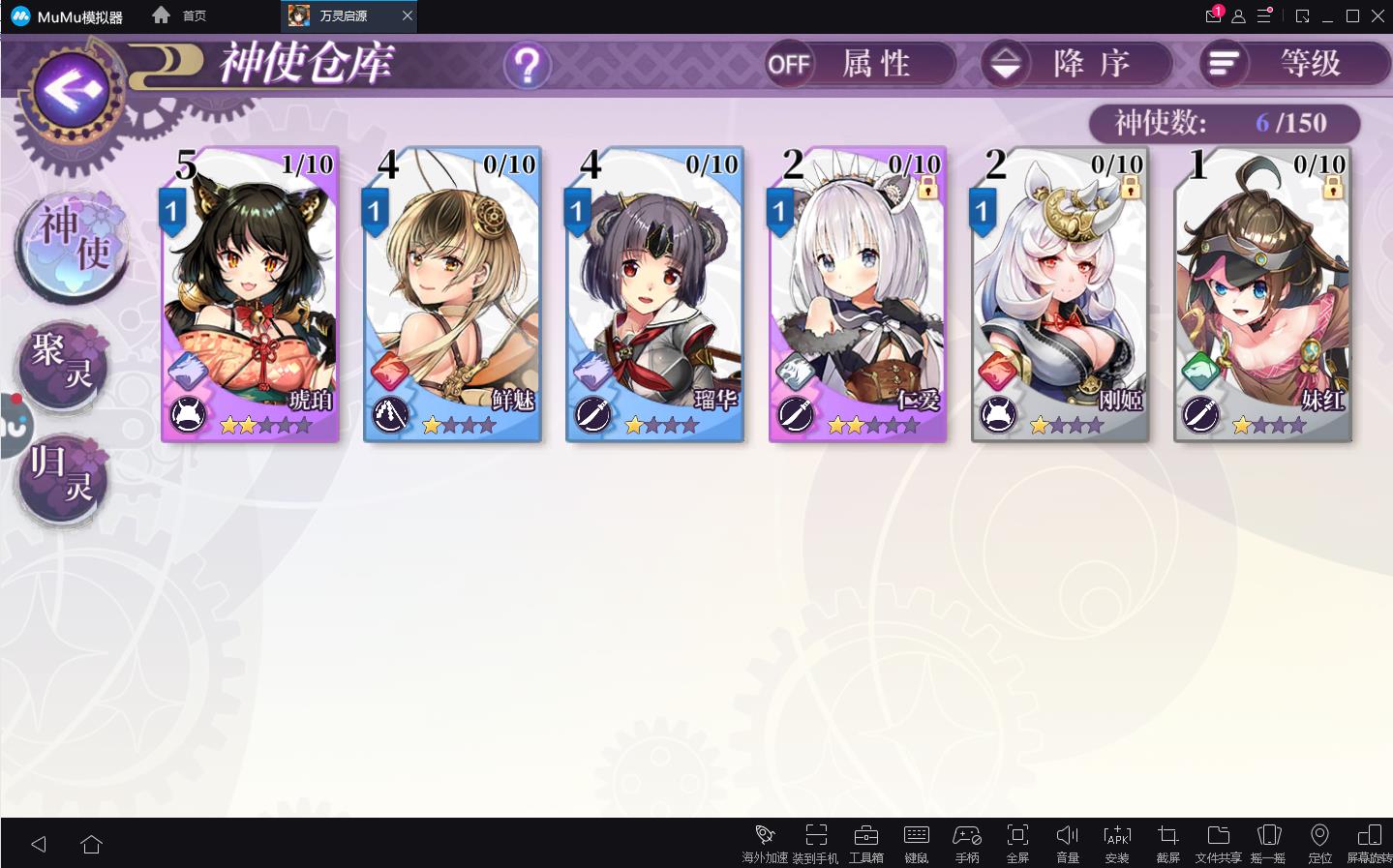The image size is (1393, 868).
Task: Click the emulator 截屏 screenshot tool
Action: coord(1167,842)
